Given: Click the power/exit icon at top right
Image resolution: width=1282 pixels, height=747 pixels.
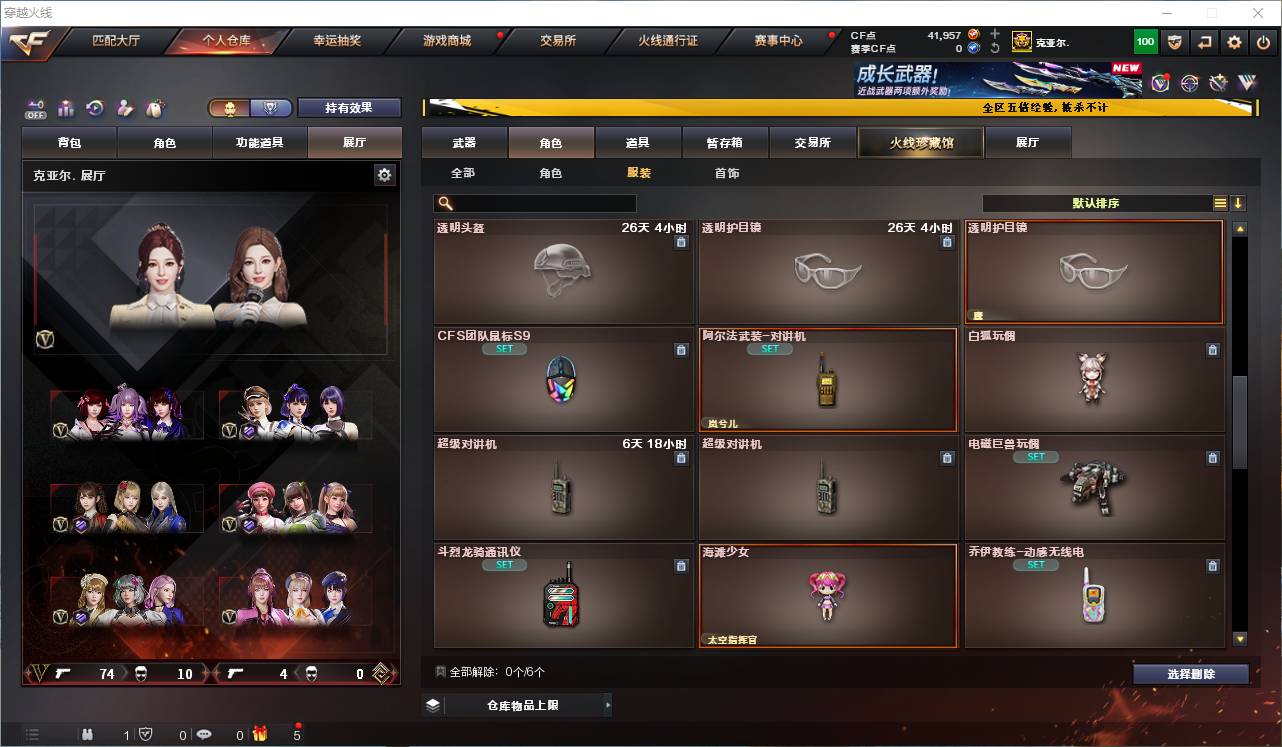Looking at the screenshot, I should (1264, 42).
